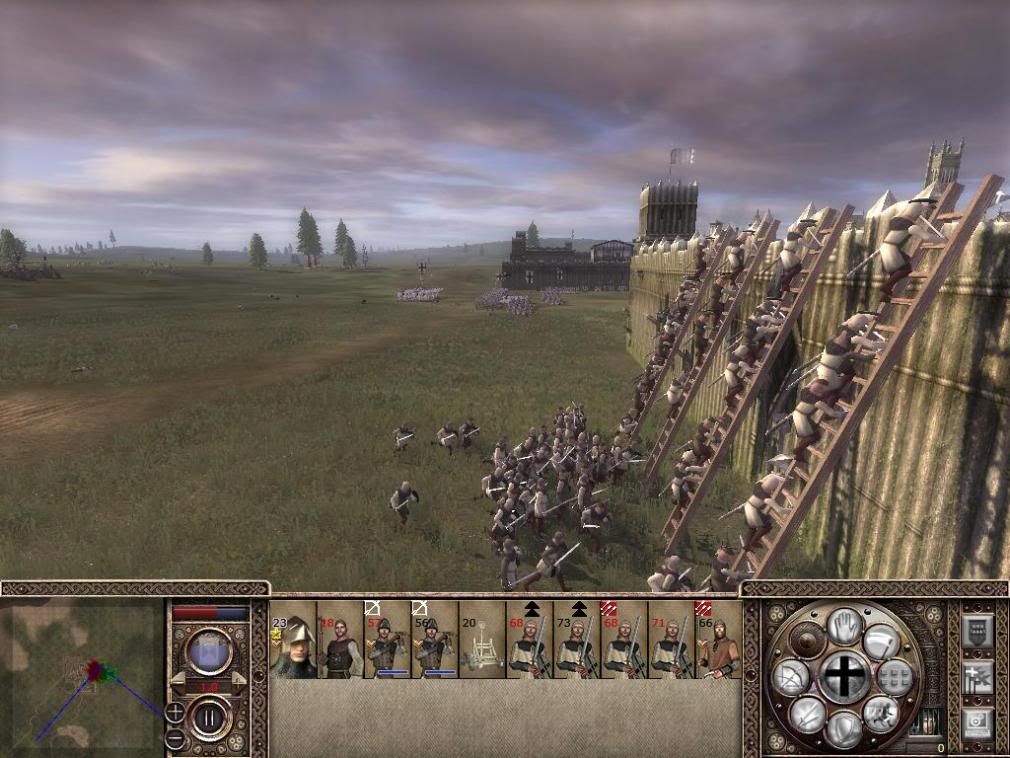Select the crossbow unit card numbered 56
Viewport: 1010px width, 758px height.
434,640
